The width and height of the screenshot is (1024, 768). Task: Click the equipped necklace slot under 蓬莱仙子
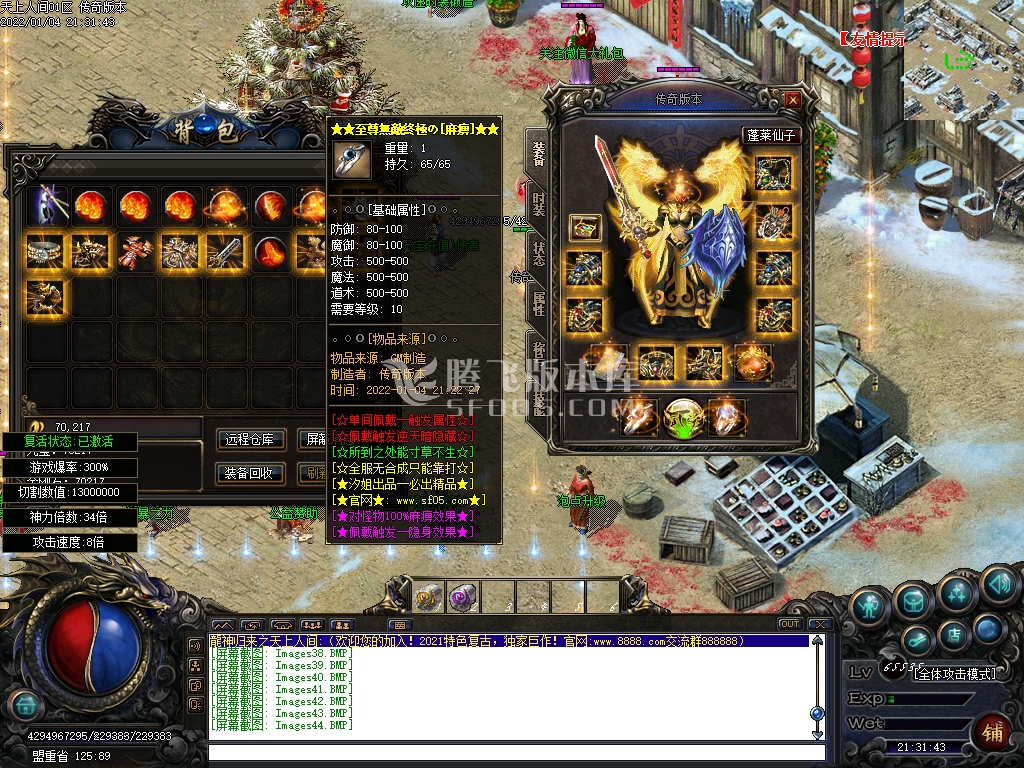coord(773,174)
